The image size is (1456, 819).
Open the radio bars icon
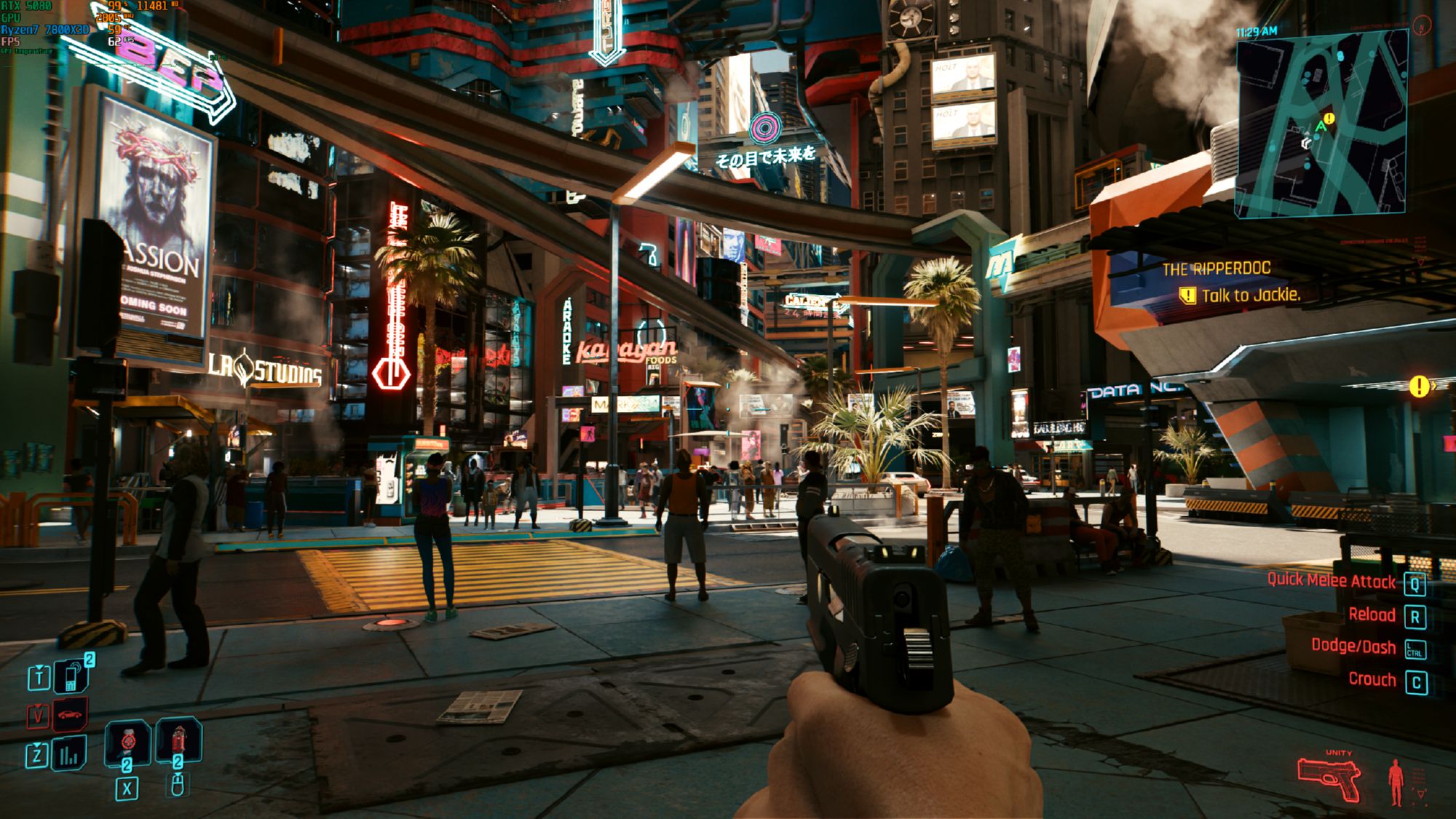[x=69, y=754]
